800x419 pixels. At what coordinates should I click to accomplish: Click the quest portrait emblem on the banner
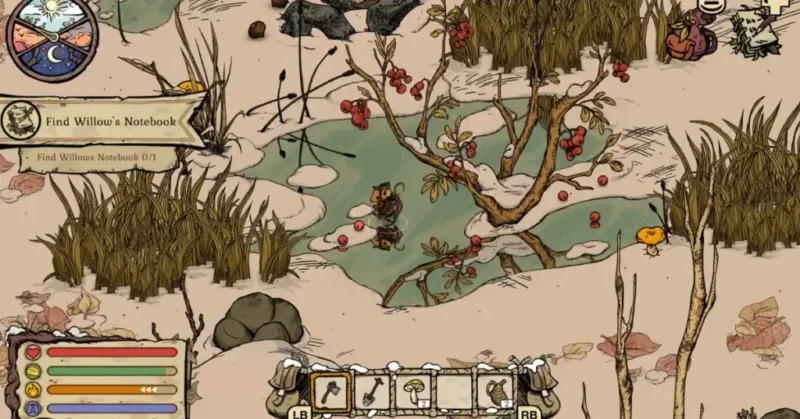[x=20, y=120]
